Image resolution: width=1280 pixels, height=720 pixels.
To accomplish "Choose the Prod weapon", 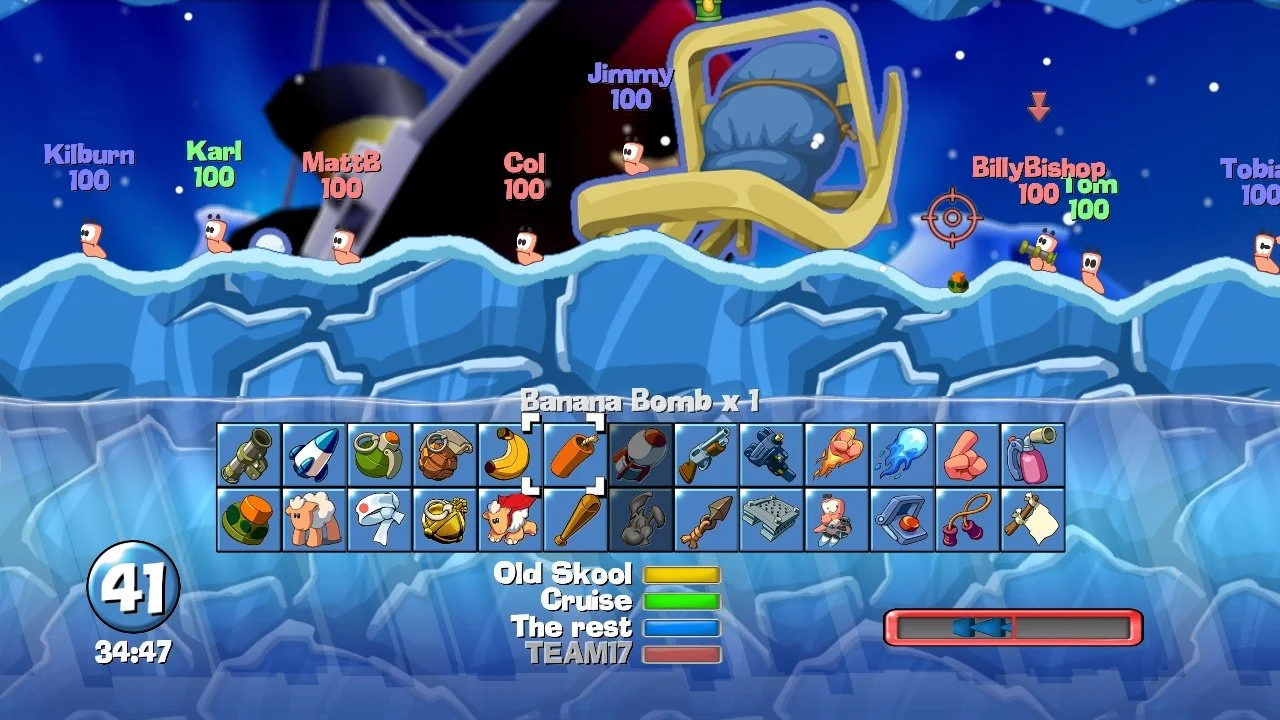I will pos(967,455).
